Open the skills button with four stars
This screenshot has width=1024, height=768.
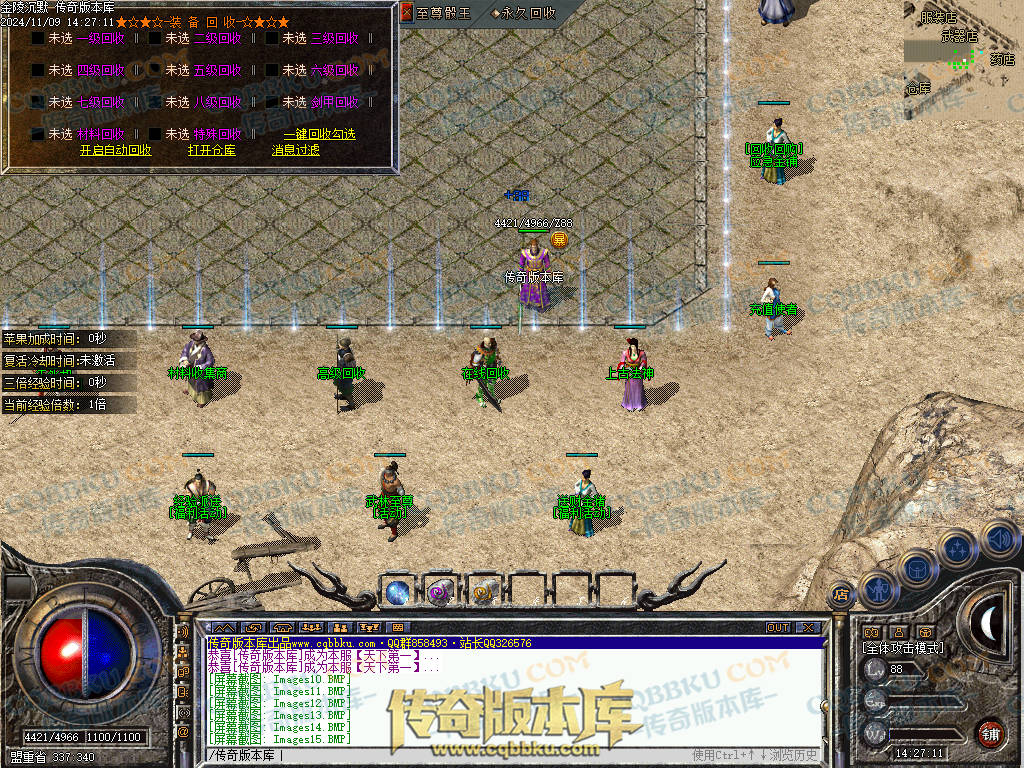[x=958, y=548]
